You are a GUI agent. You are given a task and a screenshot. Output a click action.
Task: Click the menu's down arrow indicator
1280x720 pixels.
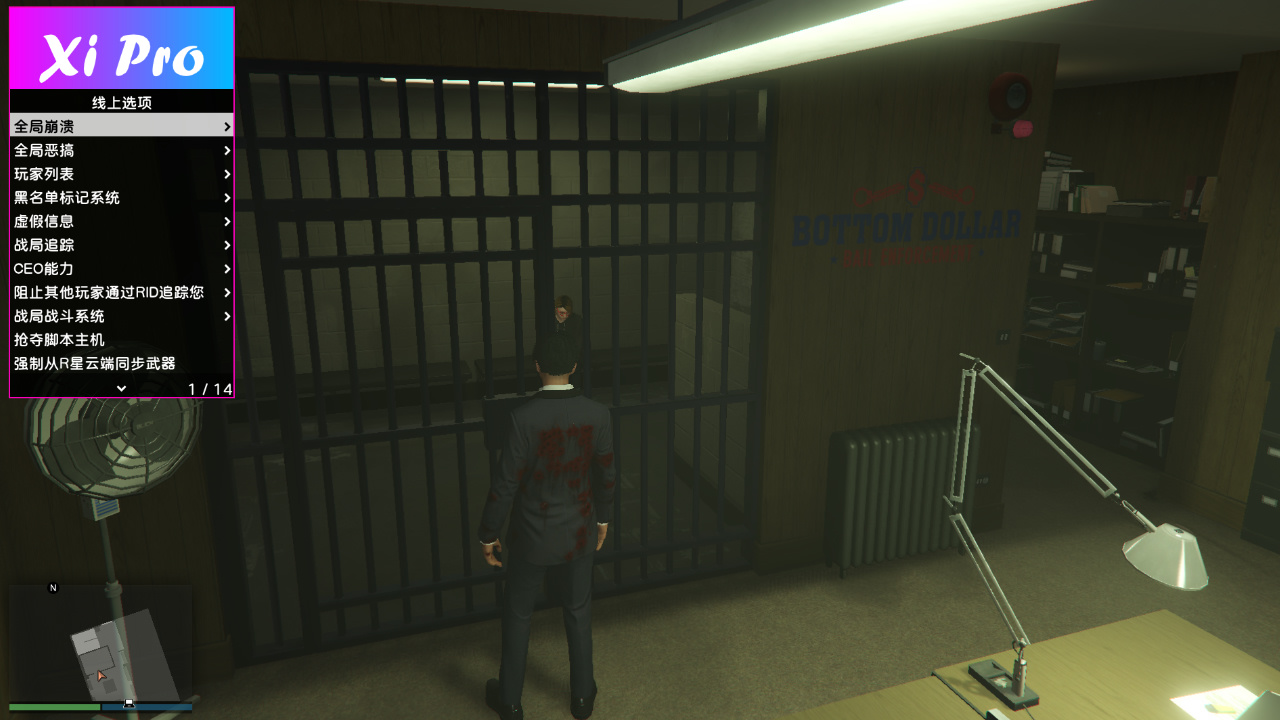point(121,388)
